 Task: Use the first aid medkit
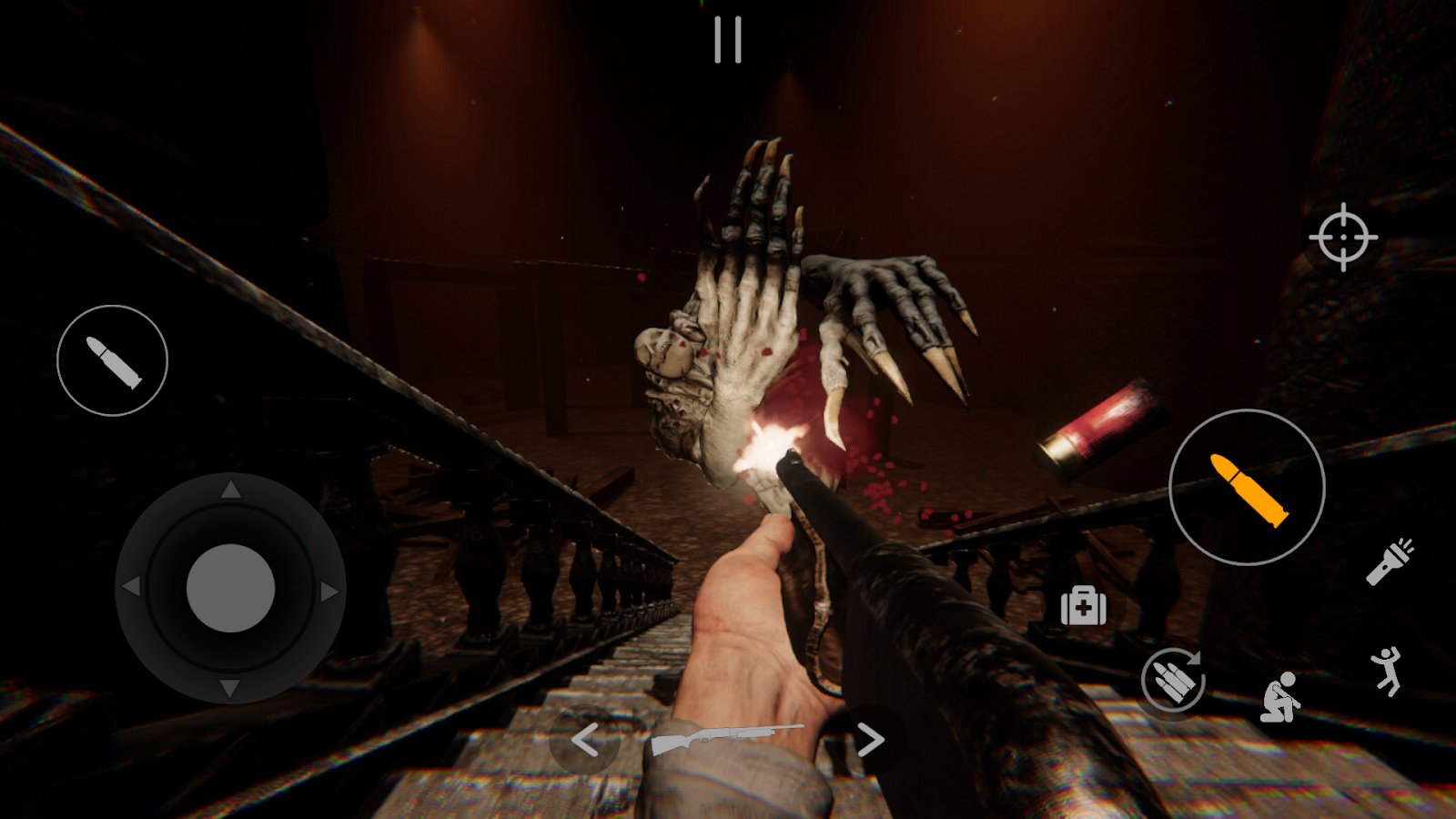pos(1083,606)
